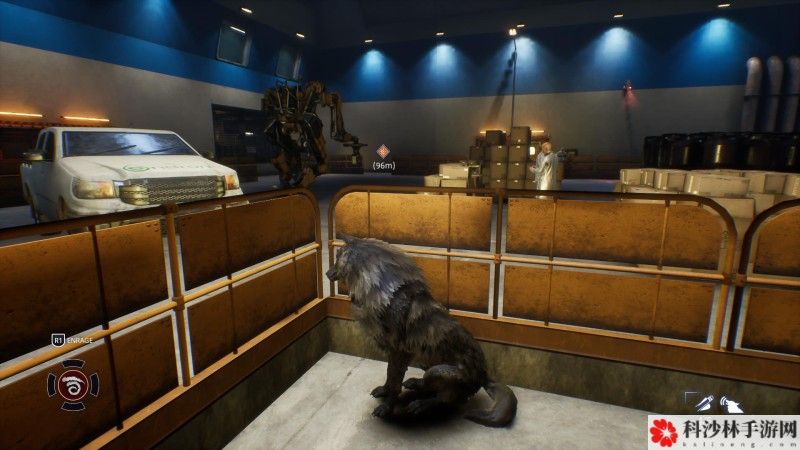
Task: Trigger the wolf howl icon
Action: coord(731,404)
